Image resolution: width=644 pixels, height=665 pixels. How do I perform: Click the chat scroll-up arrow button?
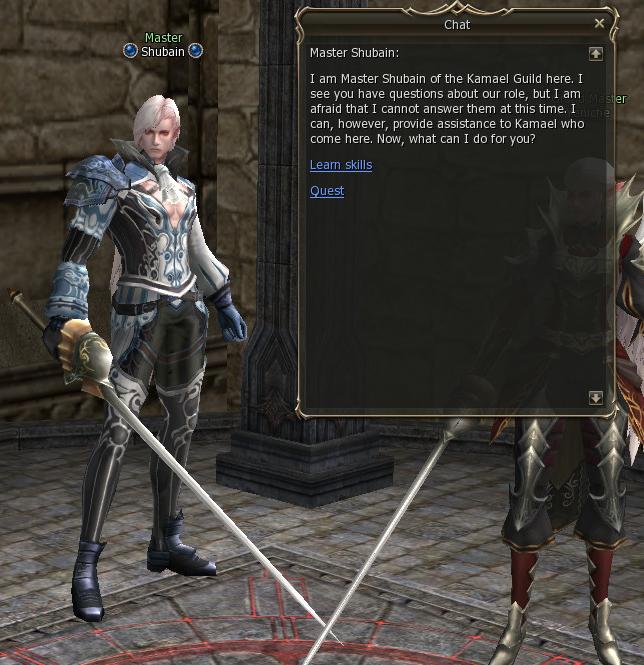pyautogui.click(x=596, y=53)
